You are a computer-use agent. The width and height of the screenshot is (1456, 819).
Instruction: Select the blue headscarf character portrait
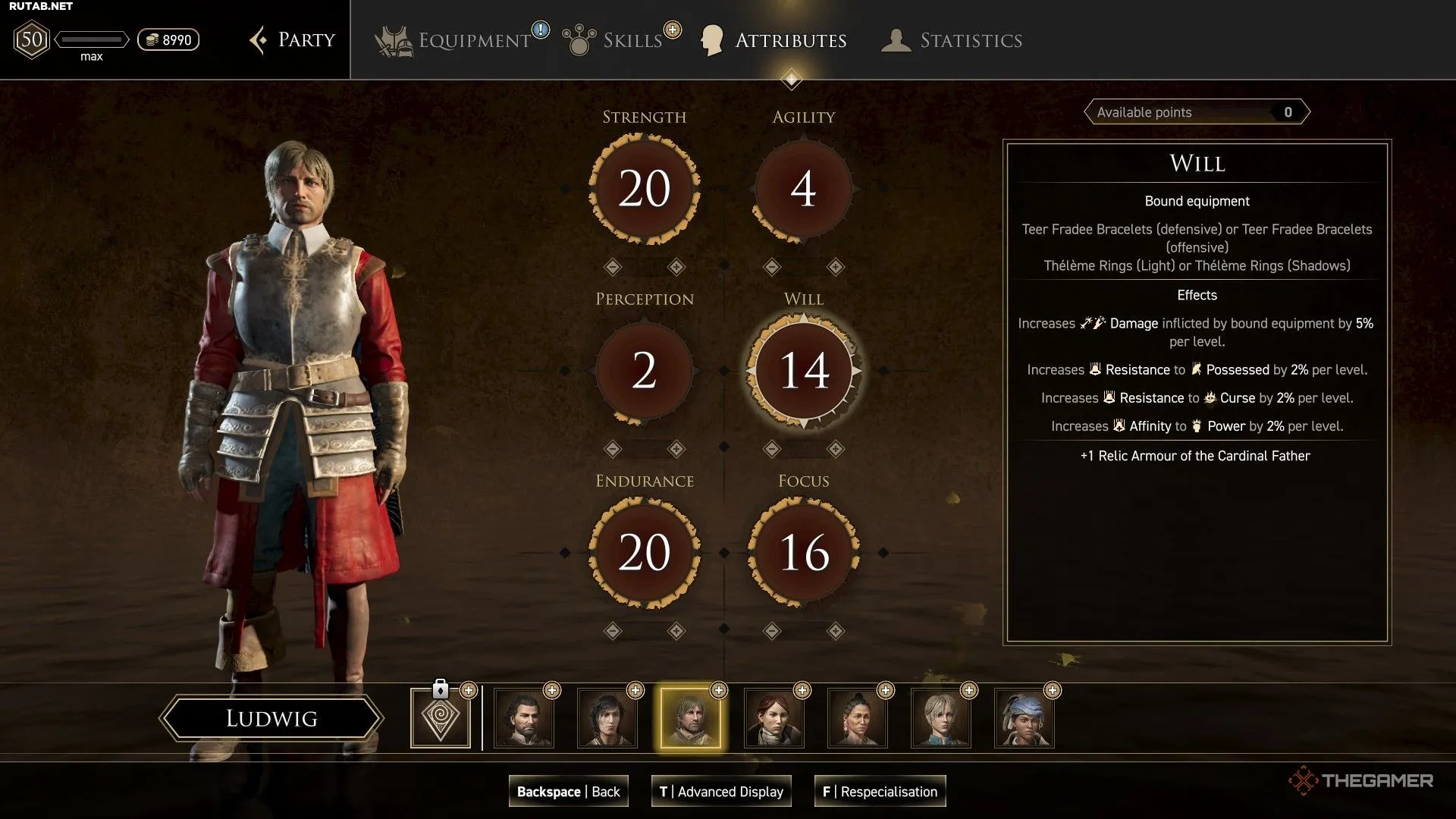(x=1025, y=718)
